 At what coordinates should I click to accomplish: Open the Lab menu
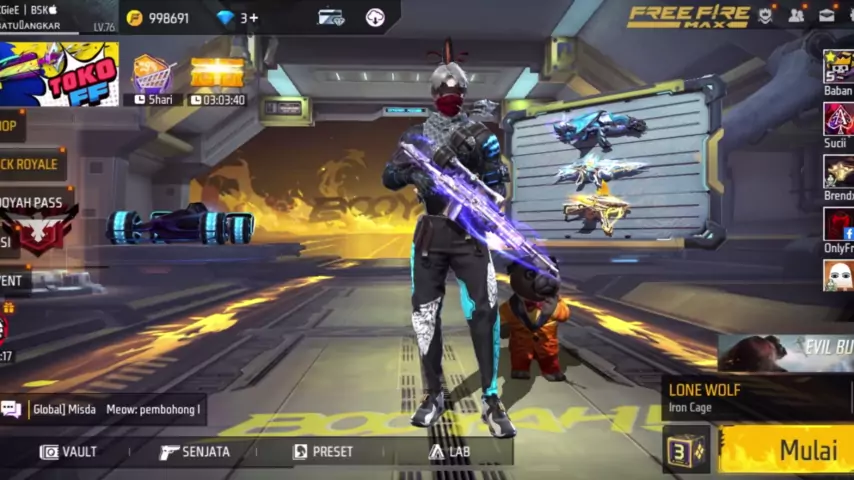[449, 452]
